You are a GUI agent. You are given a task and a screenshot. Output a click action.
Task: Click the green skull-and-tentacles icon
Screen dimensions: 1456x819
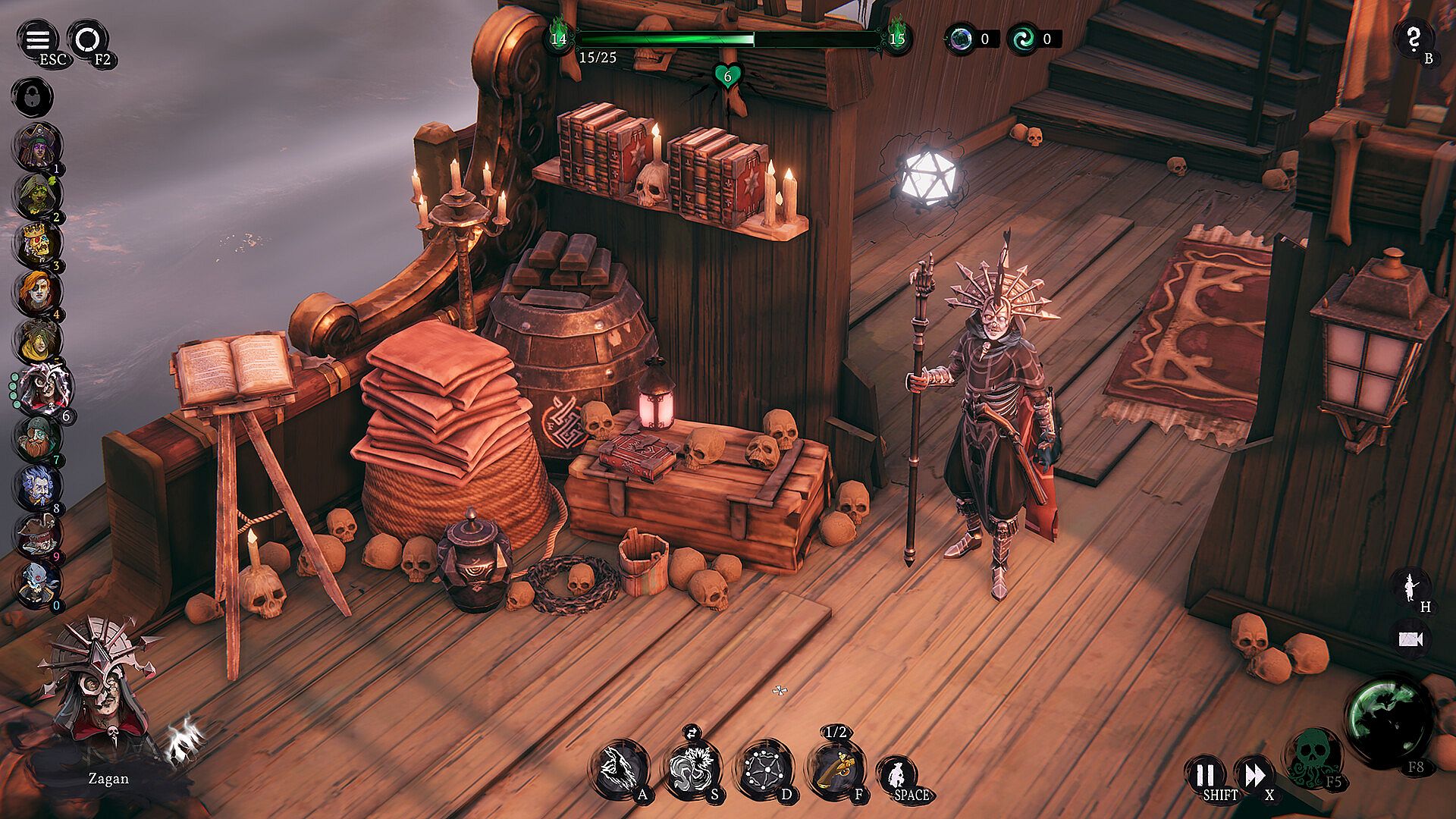click(1311, 755)
